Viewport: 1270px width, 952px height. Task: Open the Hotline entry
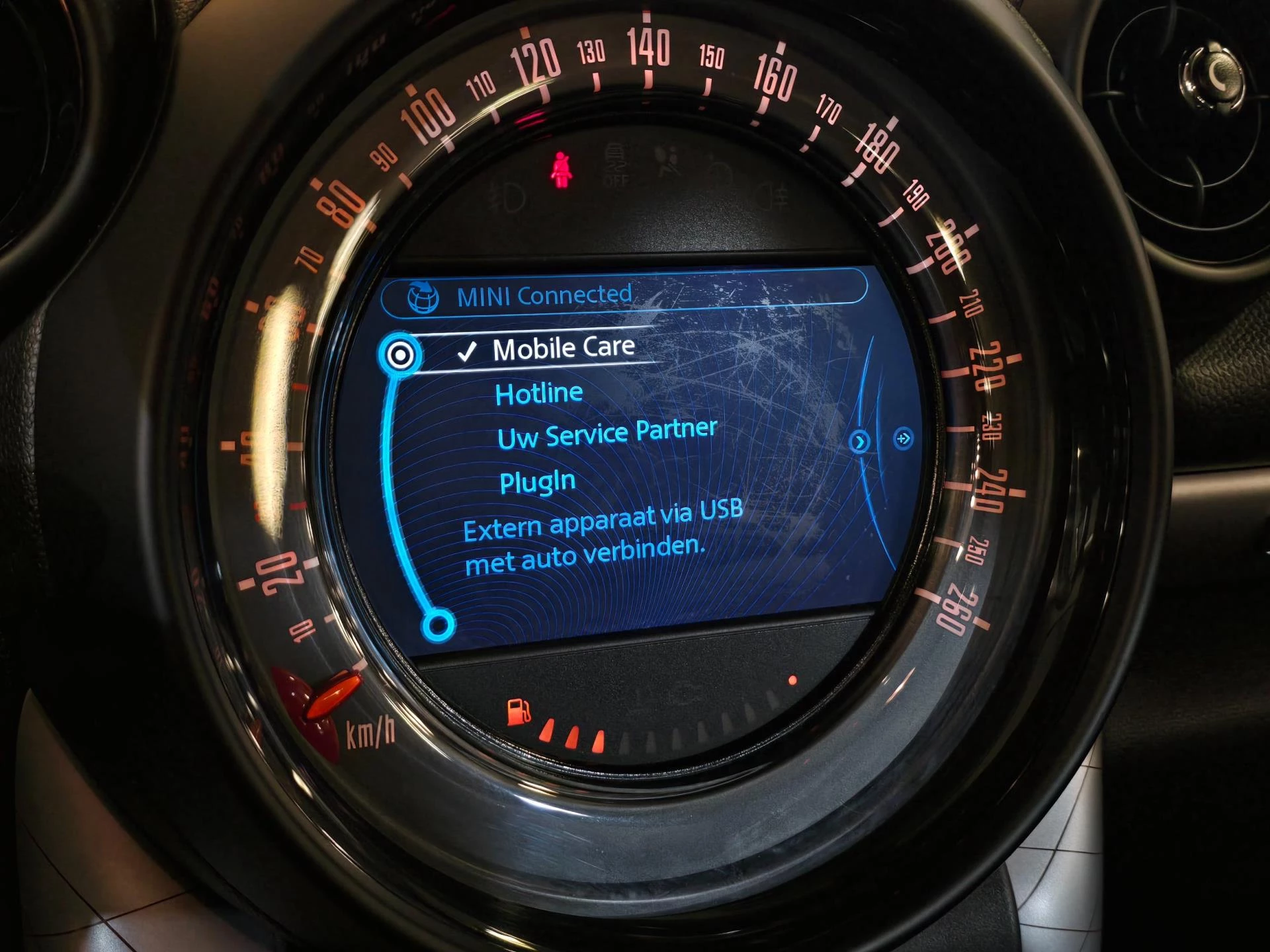tap(538, 394)
